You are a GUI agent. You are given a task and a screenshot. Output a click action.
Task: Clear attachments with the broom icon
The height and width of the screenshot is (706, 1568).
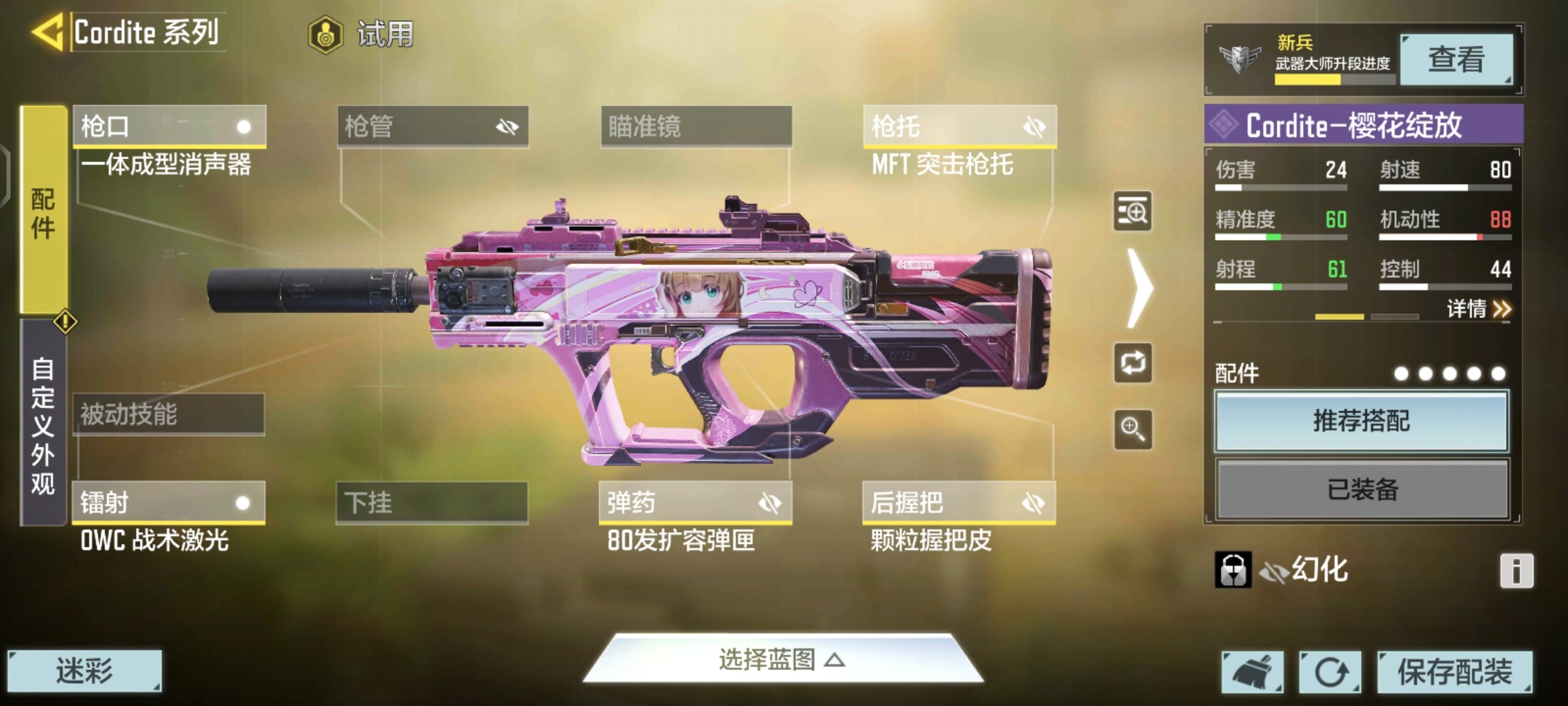(1252, 671)
